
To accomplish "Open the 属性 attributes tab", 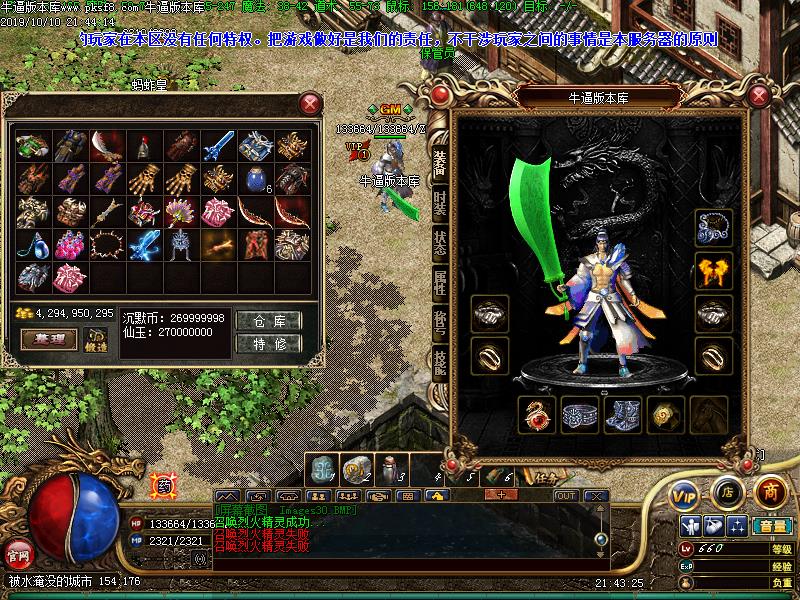I will click(x=439, y=283).
